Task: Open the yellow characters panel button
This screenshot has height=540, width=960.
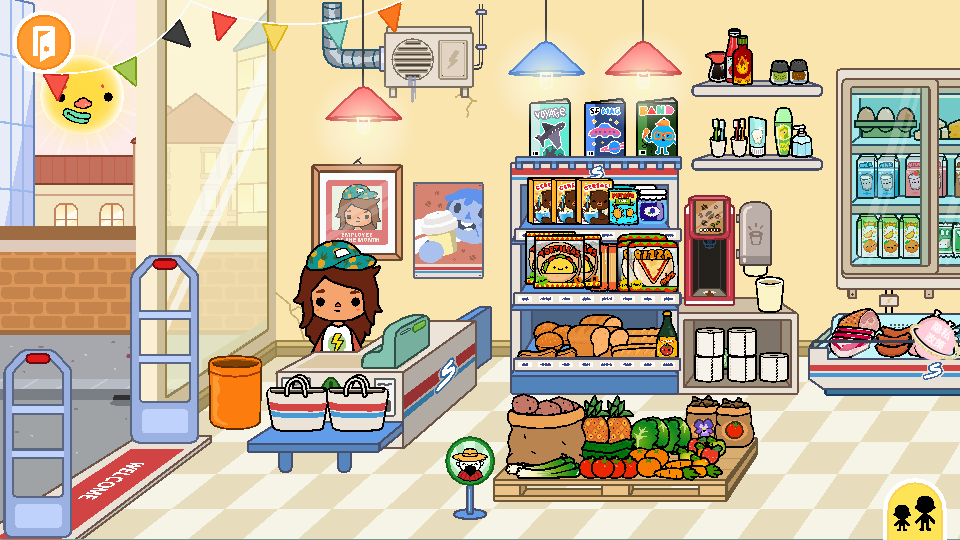Action: coord(916,512)
